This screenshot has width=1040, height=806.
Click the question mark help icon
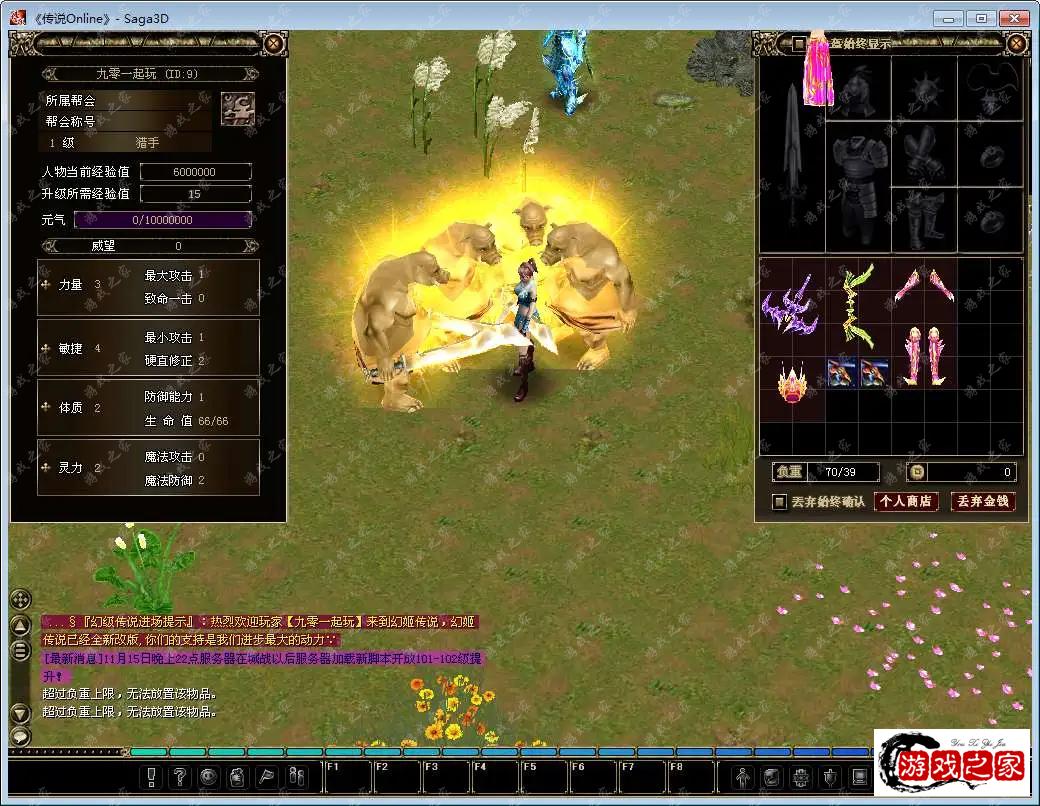tap(180, 776)
